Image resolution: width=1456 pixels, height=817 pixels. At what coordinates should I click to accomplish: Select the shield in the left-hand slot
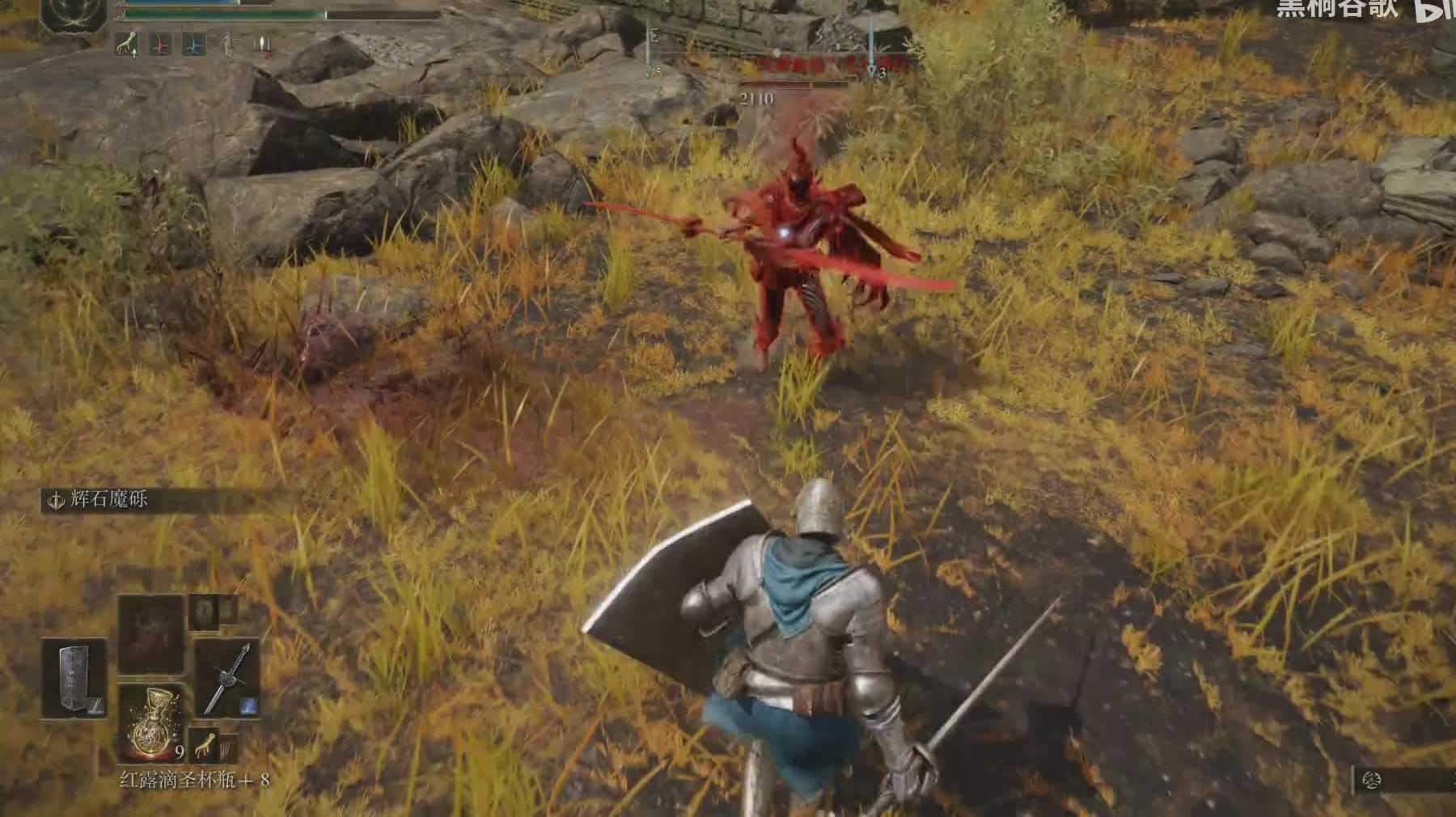pos(74,679)
